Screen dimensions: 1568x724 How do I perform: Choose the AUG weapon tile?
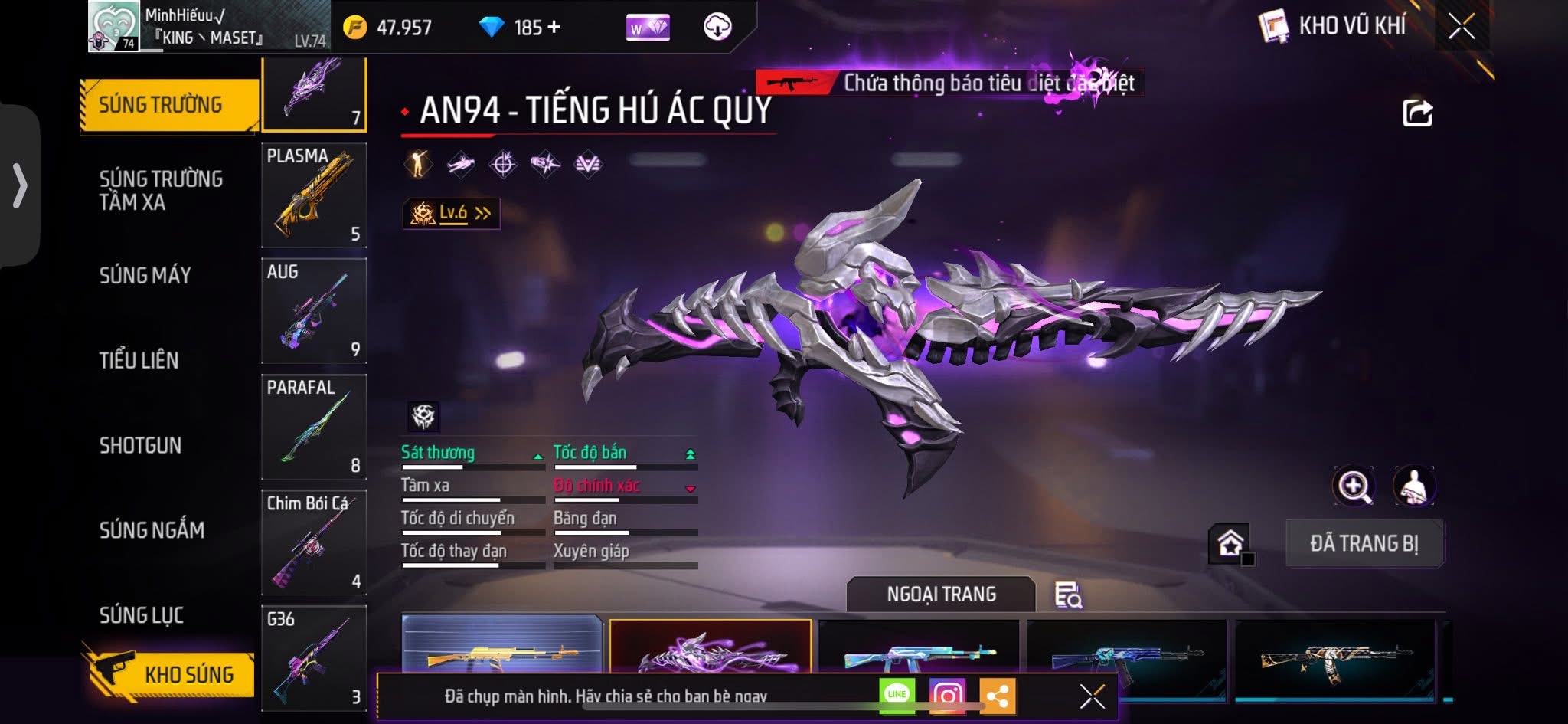click(314, 311)
